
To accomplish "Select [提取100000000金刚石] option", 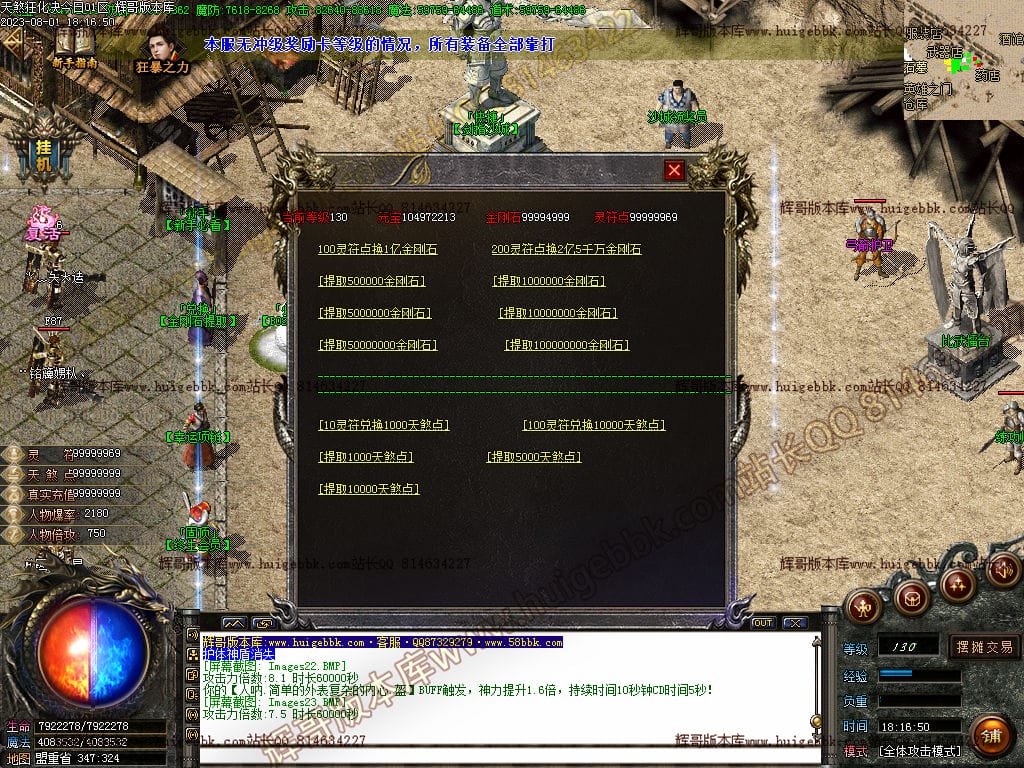I will [x=567, y=345].
